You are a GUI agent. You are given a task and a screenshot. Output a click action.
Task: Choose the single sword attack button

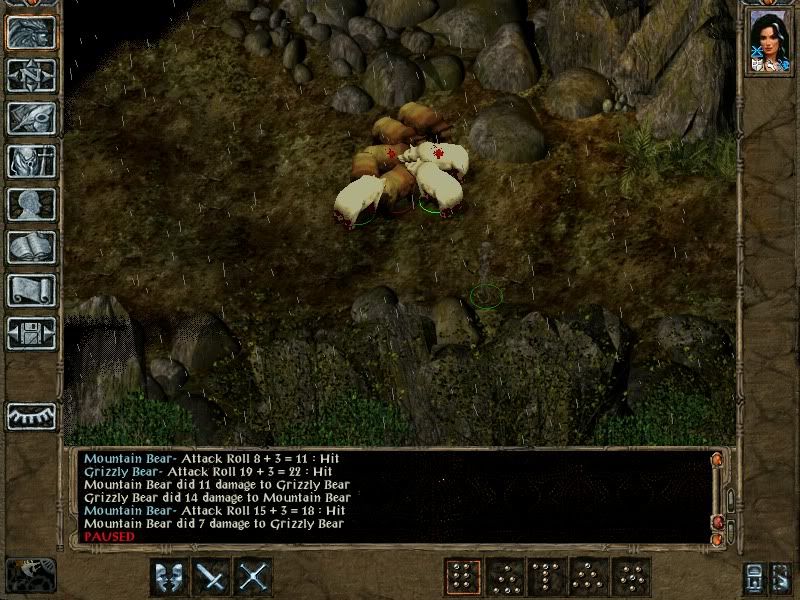point(212,577)
